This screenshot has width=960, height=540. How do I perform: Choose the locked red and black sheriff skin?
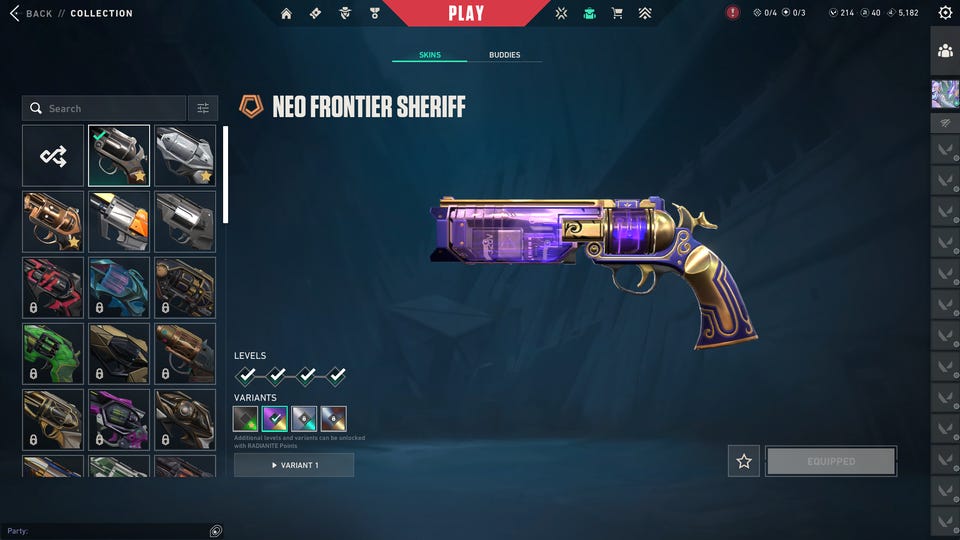tap(53, 287)
